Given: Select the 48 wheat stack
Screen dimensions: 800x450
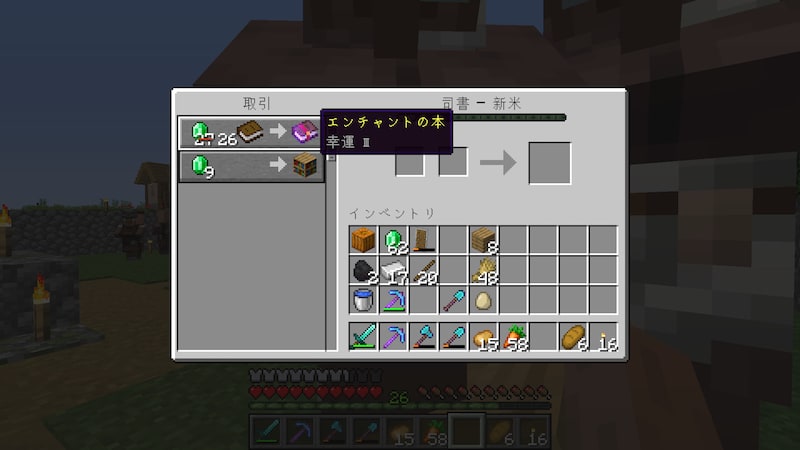Looking at the screenshot, I should click(483, 270).
